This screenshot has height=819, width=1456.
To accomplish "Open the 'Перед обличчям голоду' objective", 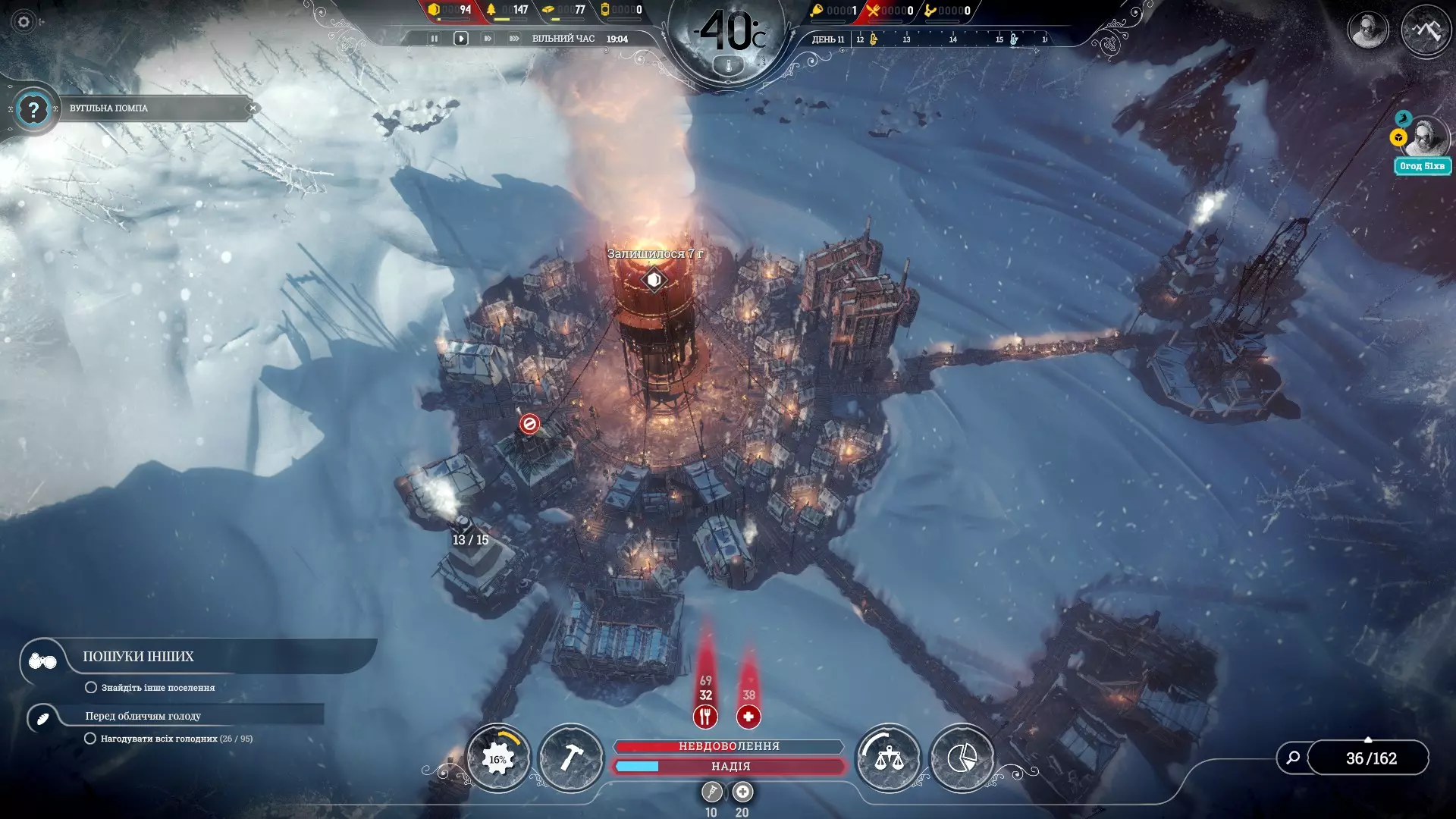I will coord(143,716).
